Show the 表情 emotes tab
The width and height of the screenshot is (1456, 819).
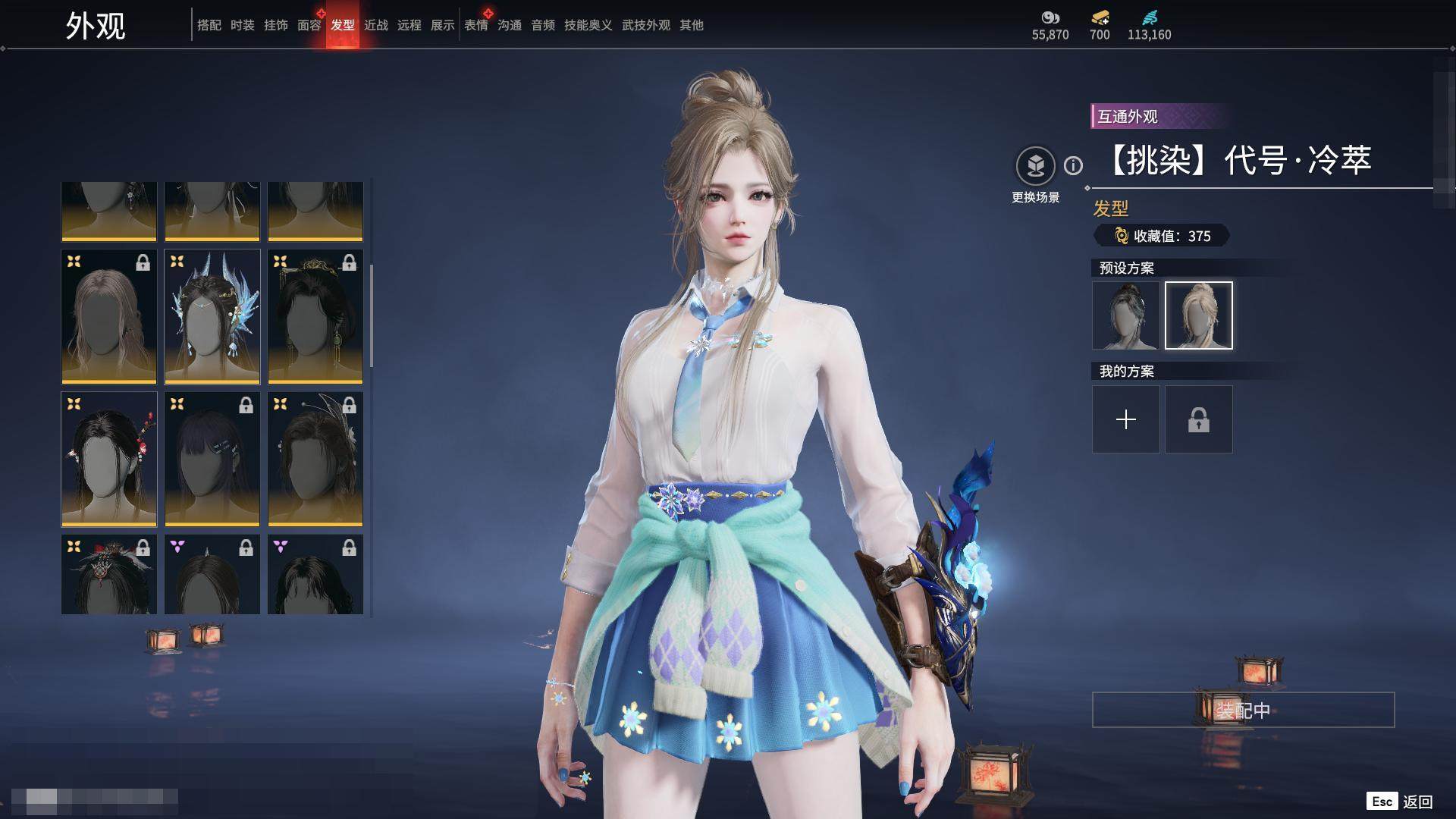475,25
